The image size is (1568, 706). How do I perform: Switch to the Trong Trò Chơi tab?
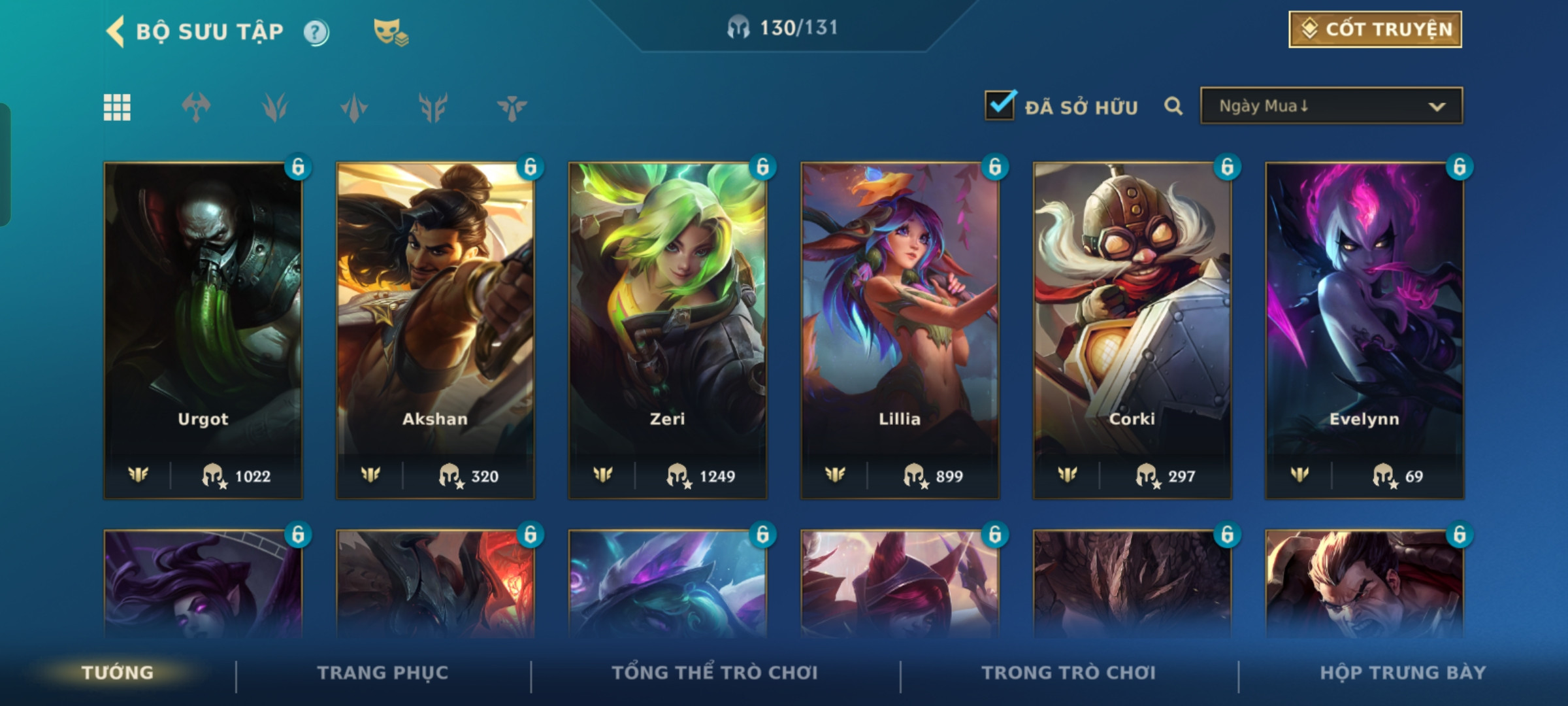click(x=1069, y=673)
